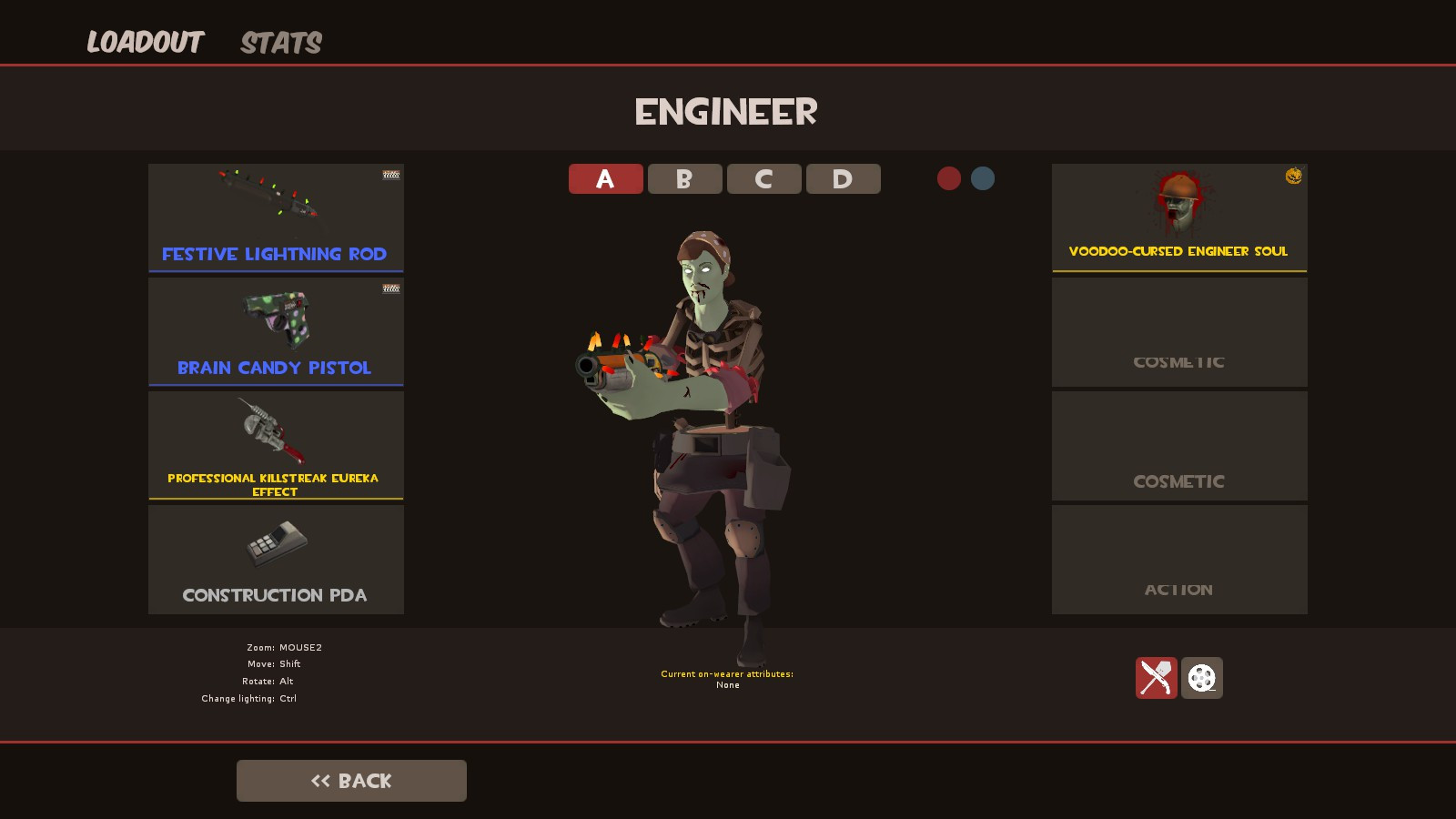Screen dimensions: 1456x819
Task: Switch to the STATS tab
Action: (280, 42)
